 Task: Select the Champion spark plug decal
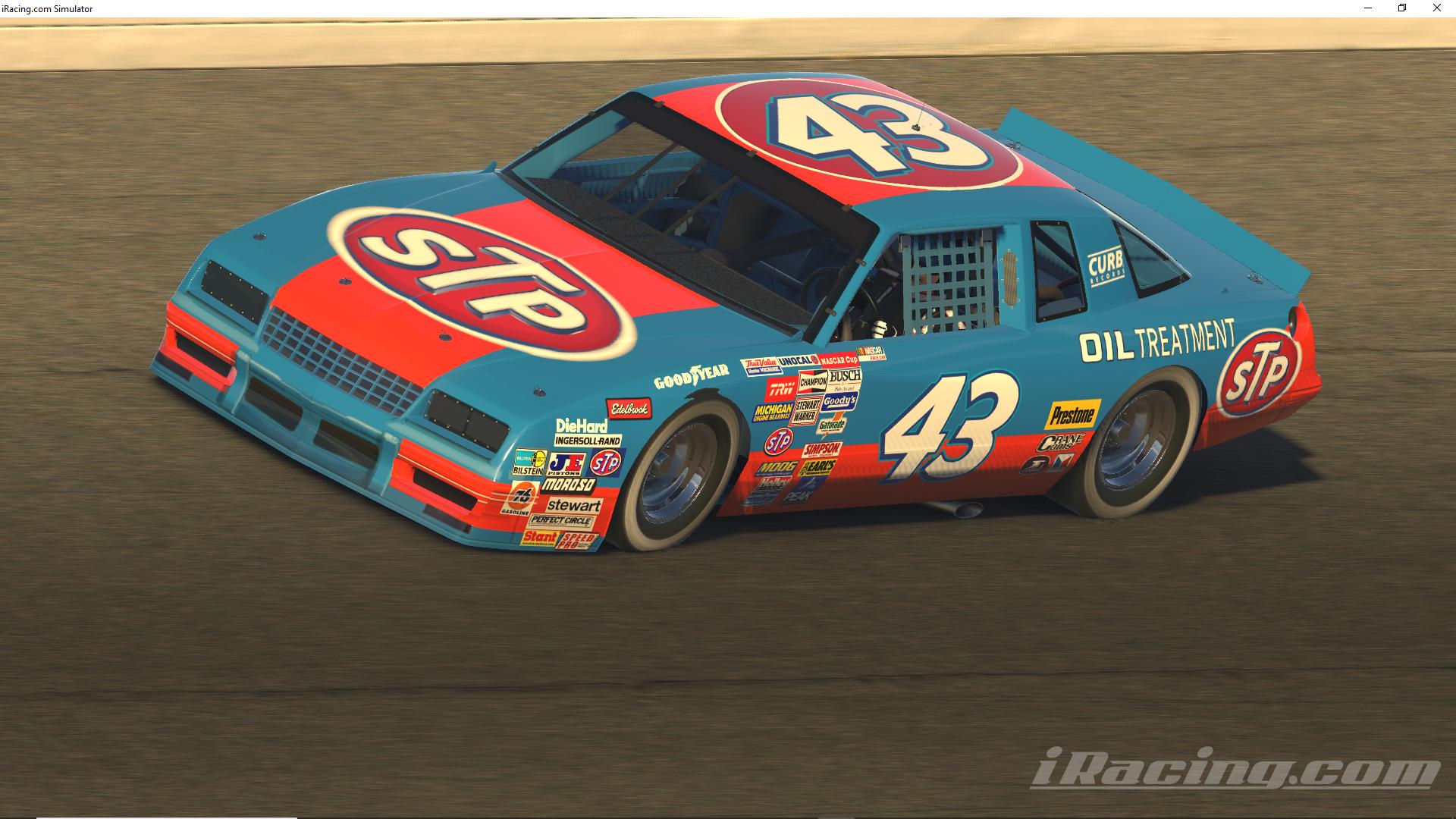click(x=813, y=381)
